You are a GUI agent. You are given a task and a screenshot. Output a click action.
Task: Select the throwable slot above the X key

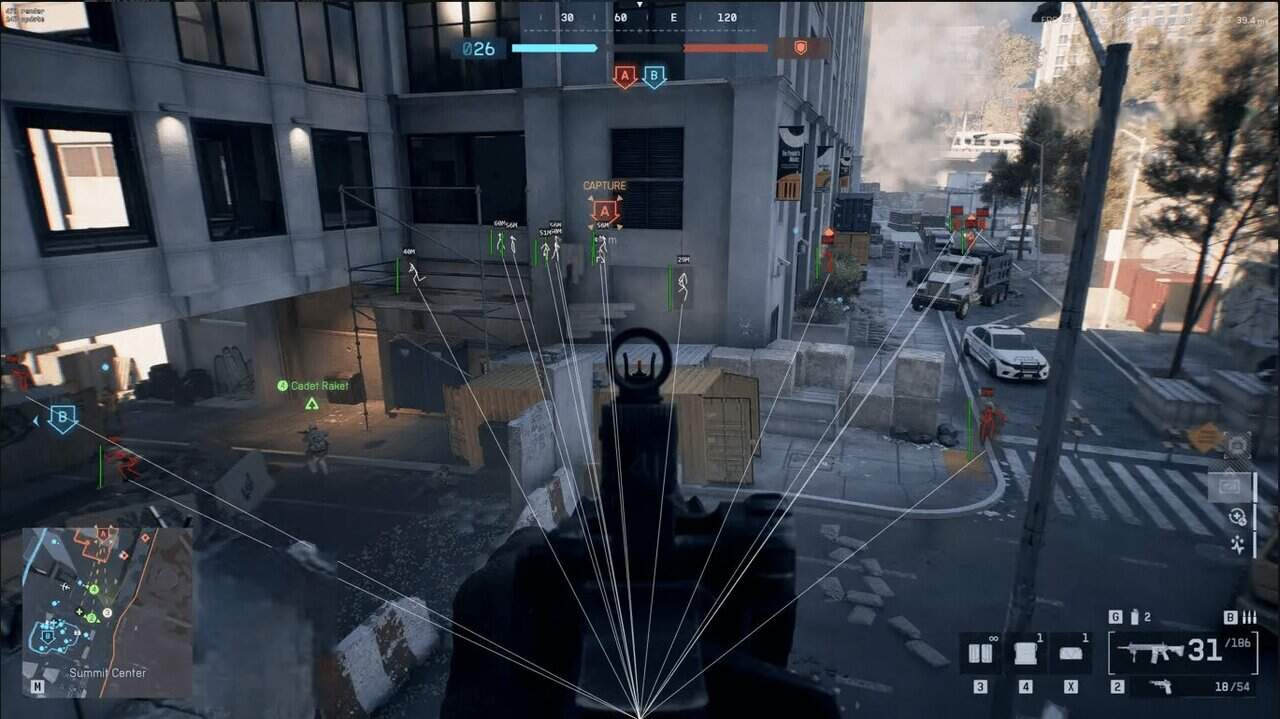point(1070,653)
